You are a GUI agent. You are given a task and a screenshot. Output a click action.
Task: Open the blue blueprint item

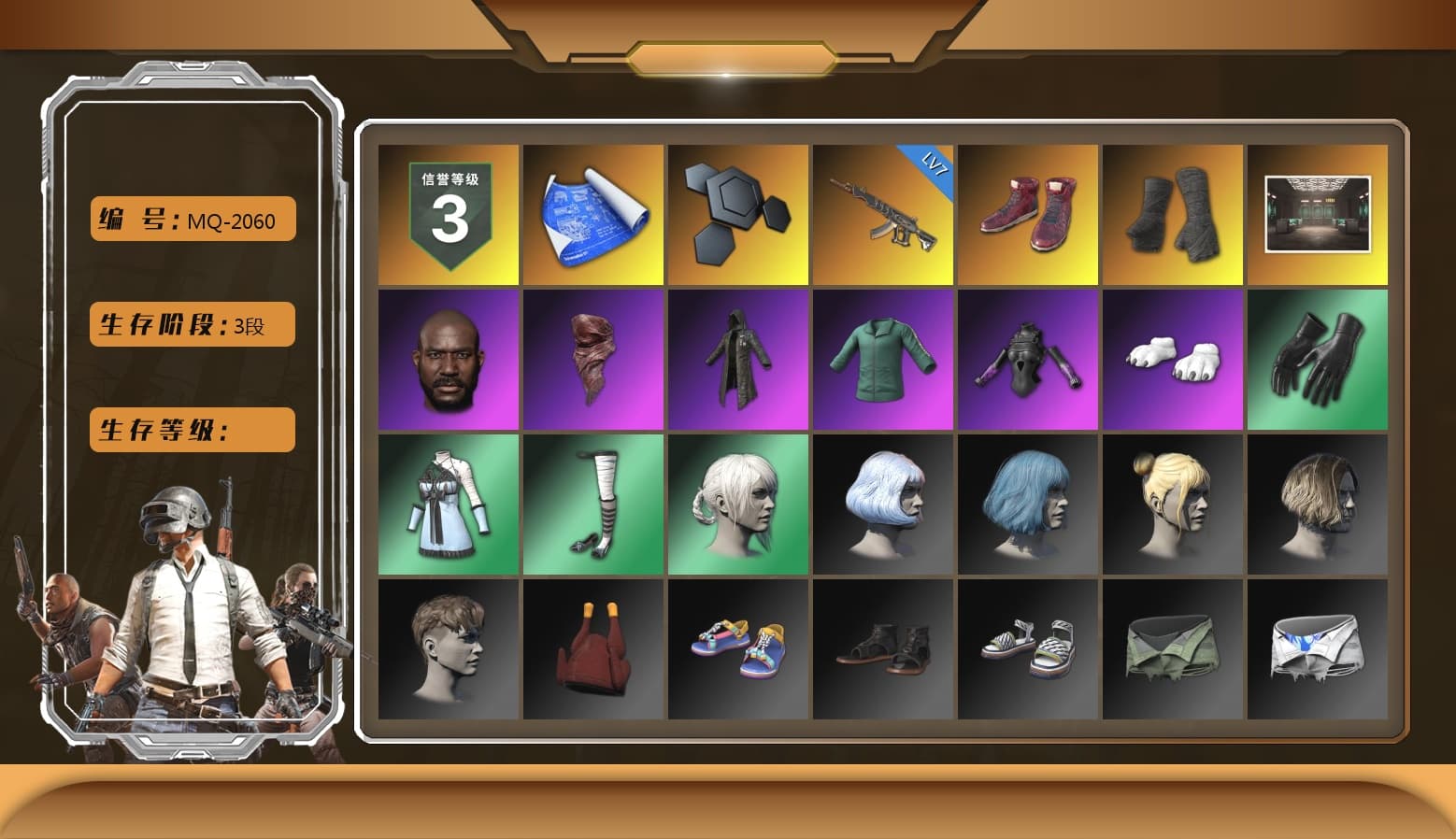click(592, 213)
